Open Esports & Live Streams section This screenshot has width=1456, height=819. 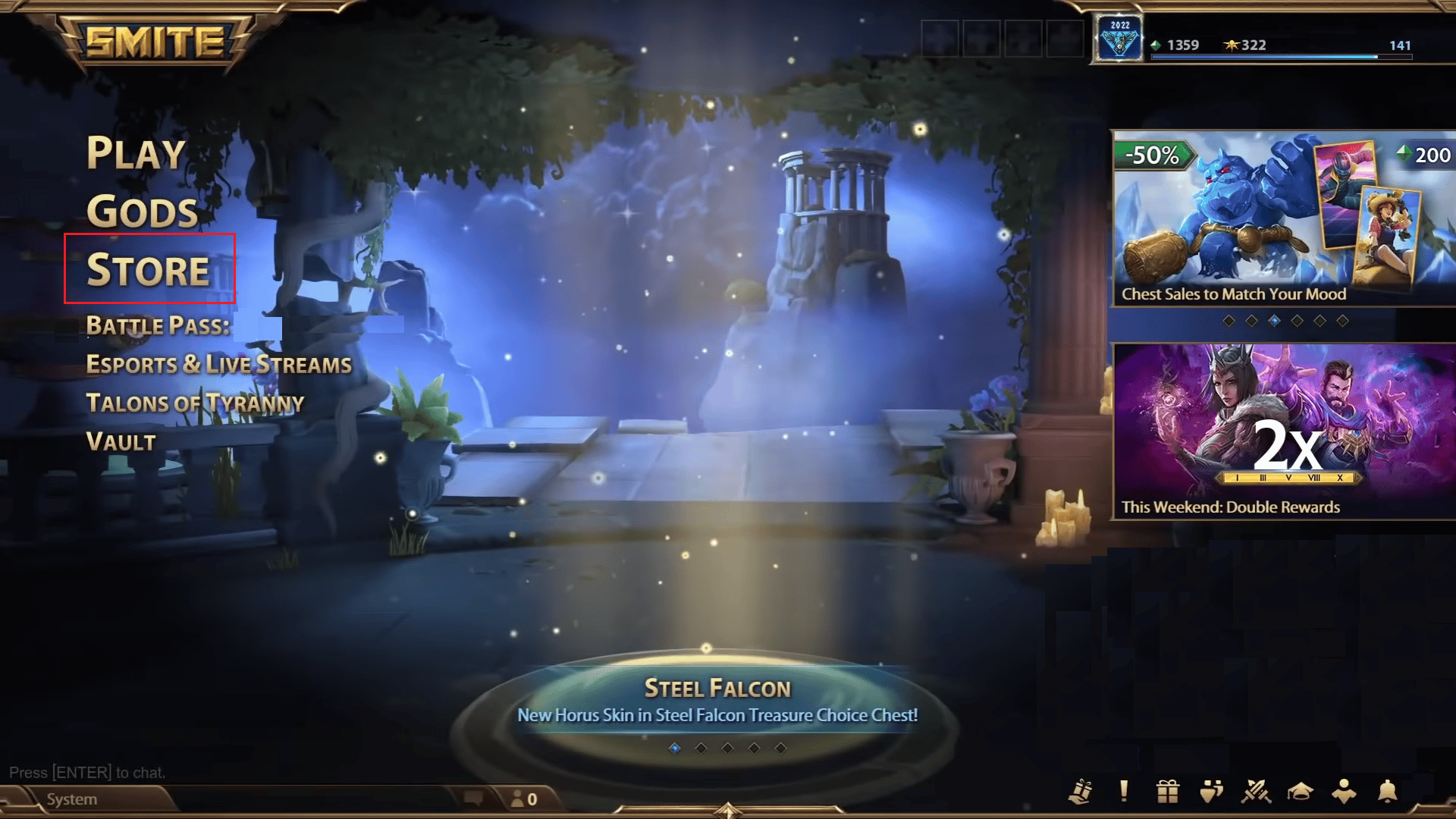218,365
